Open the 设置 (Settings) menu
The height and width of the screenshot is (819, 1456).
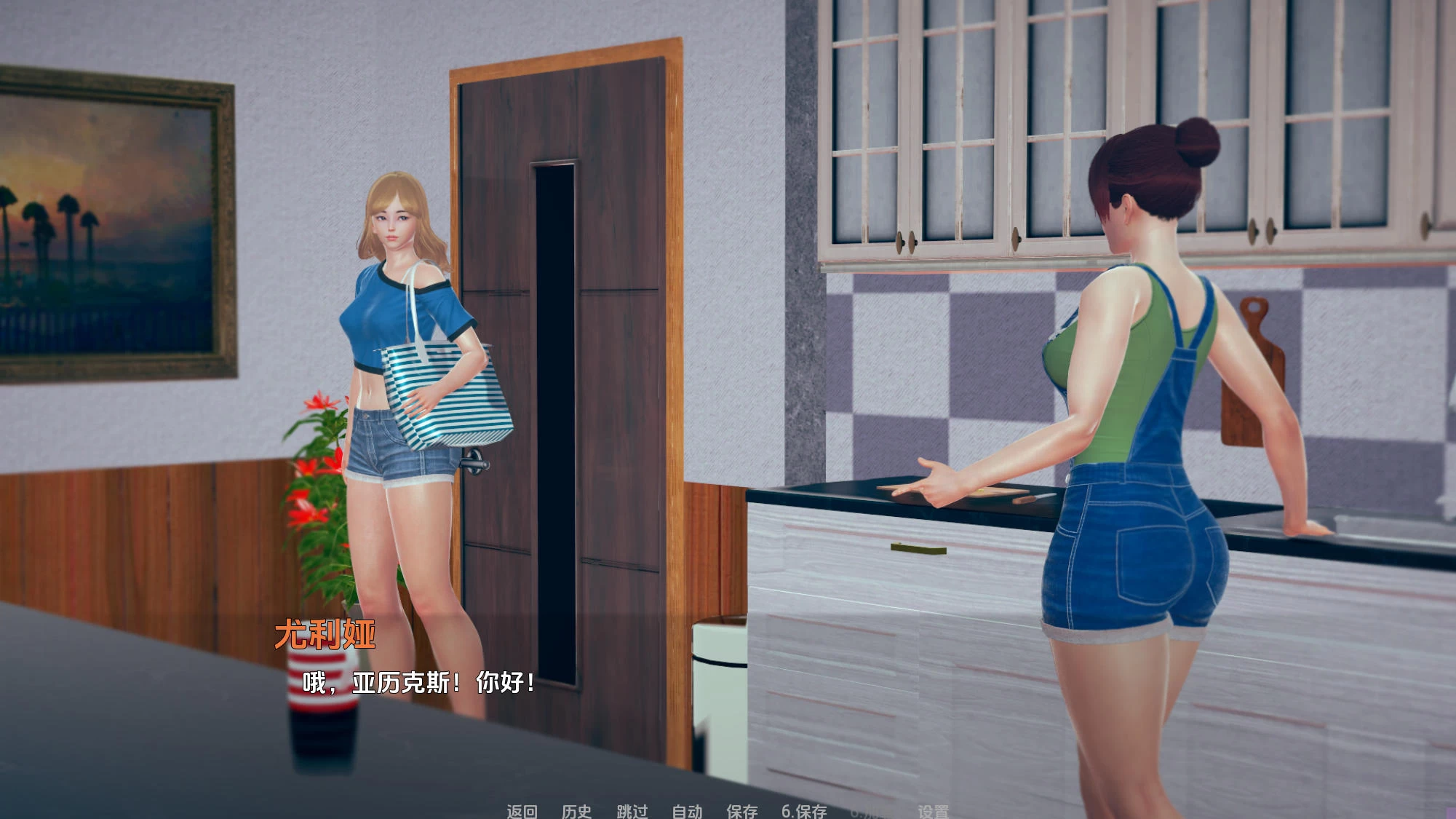point(933,811)
